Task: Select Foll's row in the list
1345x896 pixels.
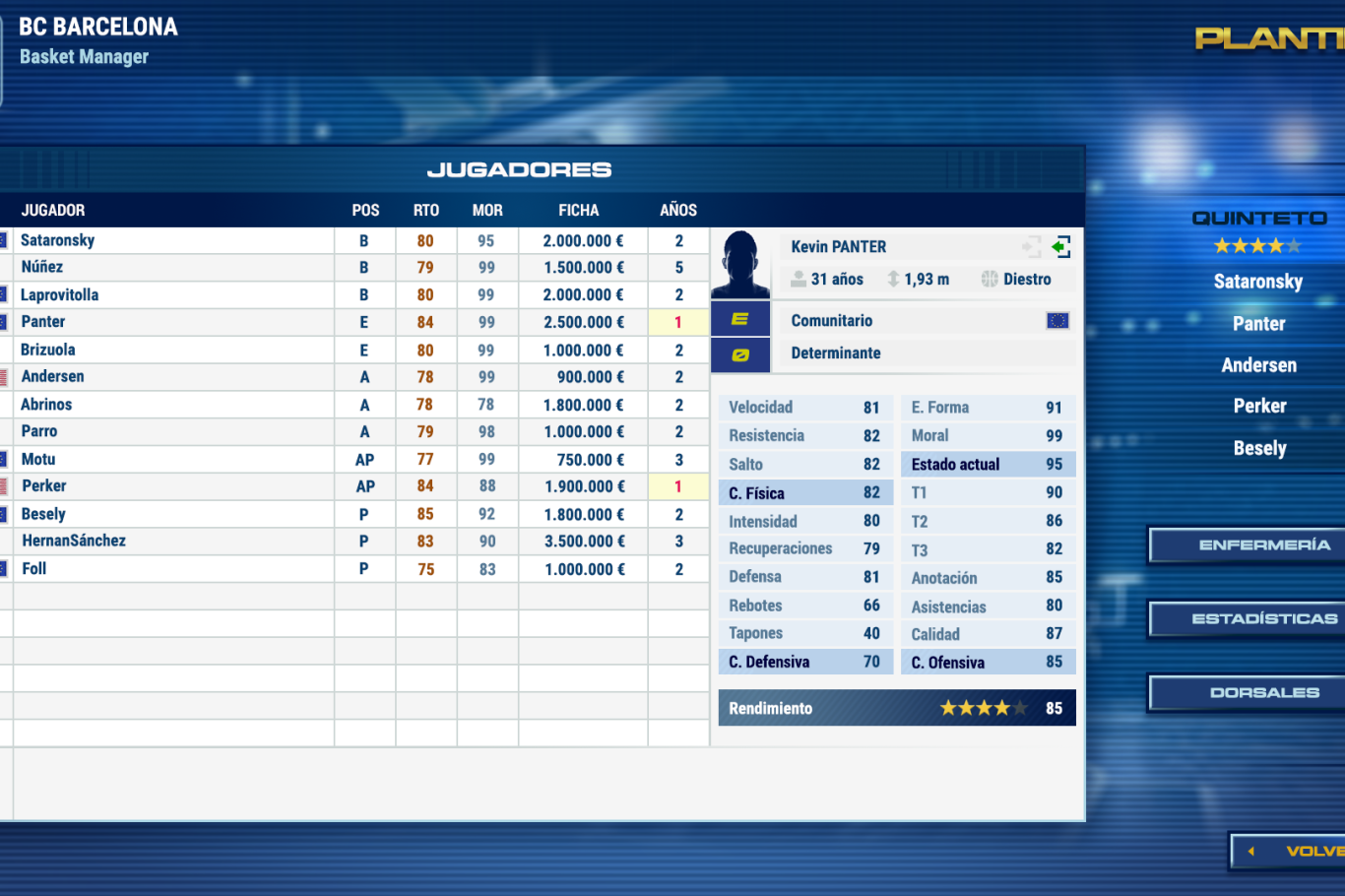Action: [x=34, y=568]
